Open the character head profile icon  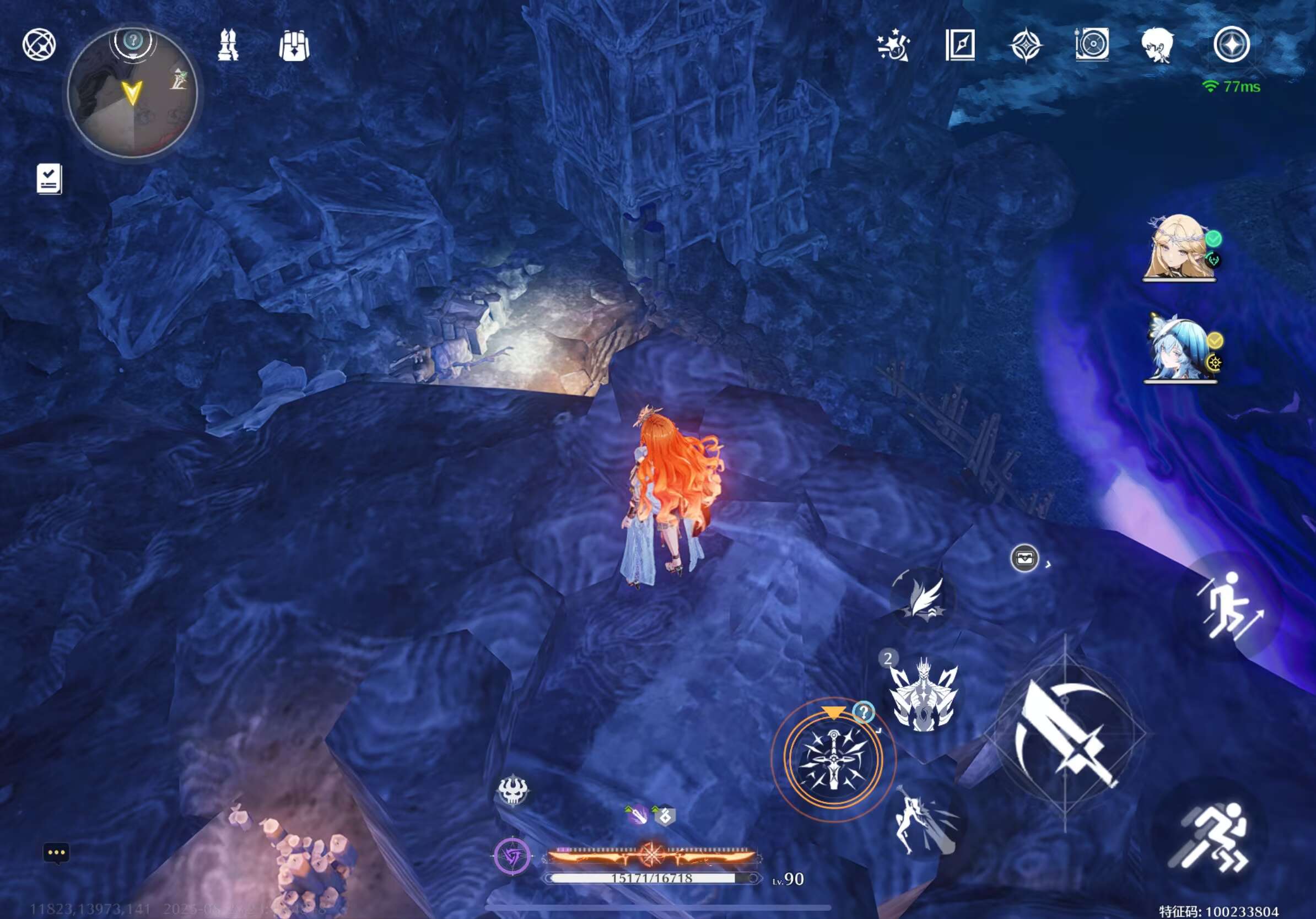pyautogui.click(x=1157, y=46)
